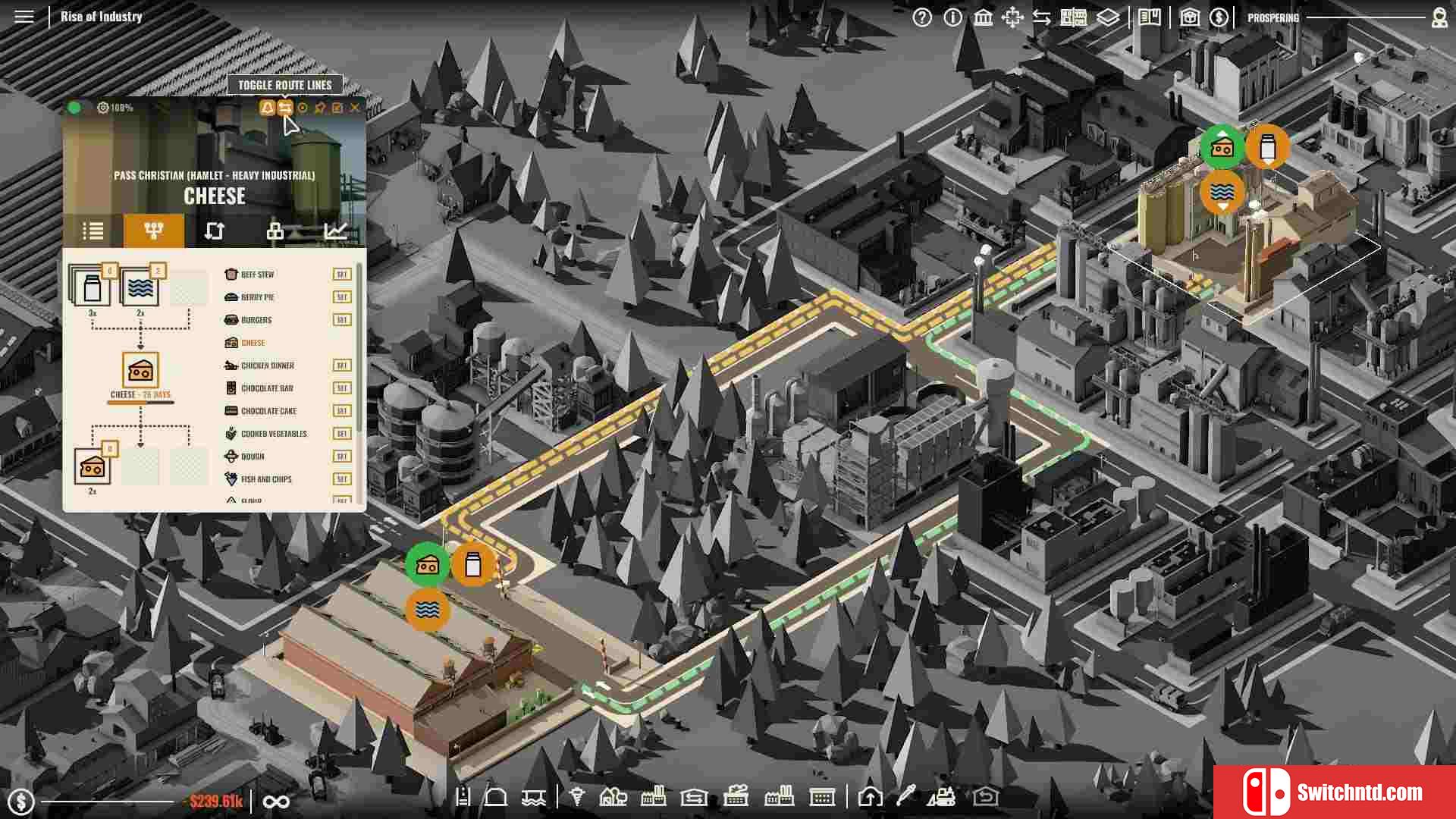Screen dimensions: 1456x819
Task: Toggle route lines in the Cheese panel
Action: coord(284,108)
